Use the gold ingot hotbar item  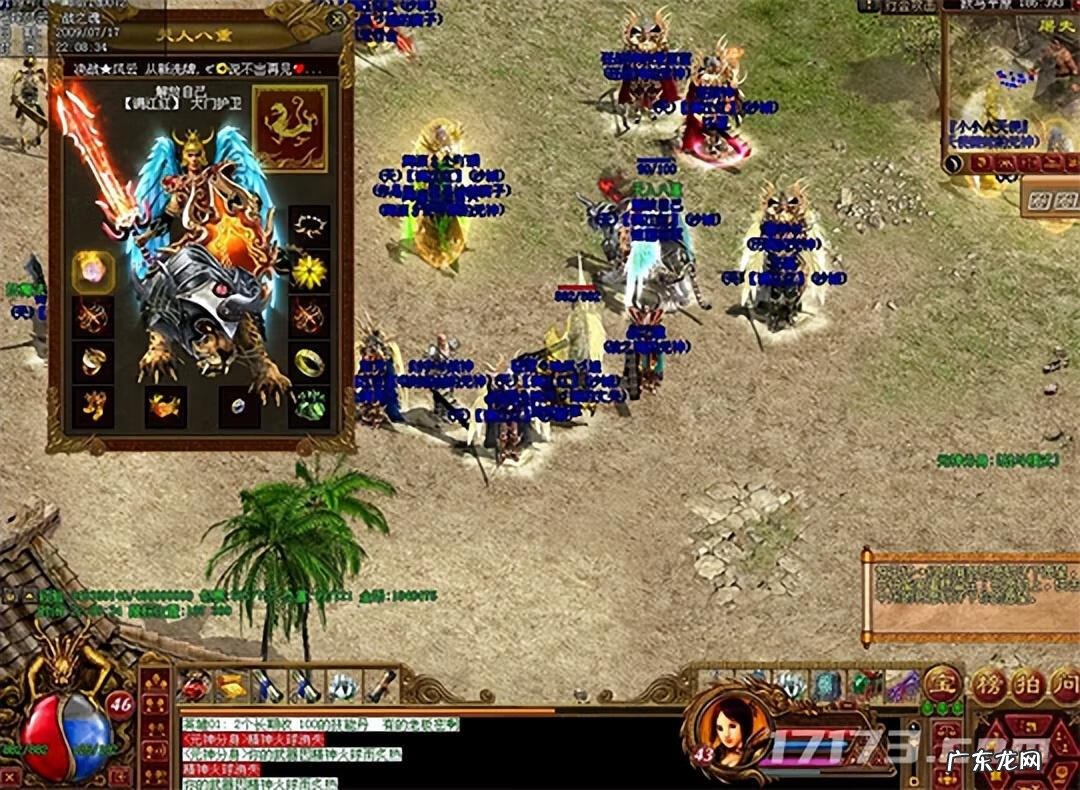231,686
